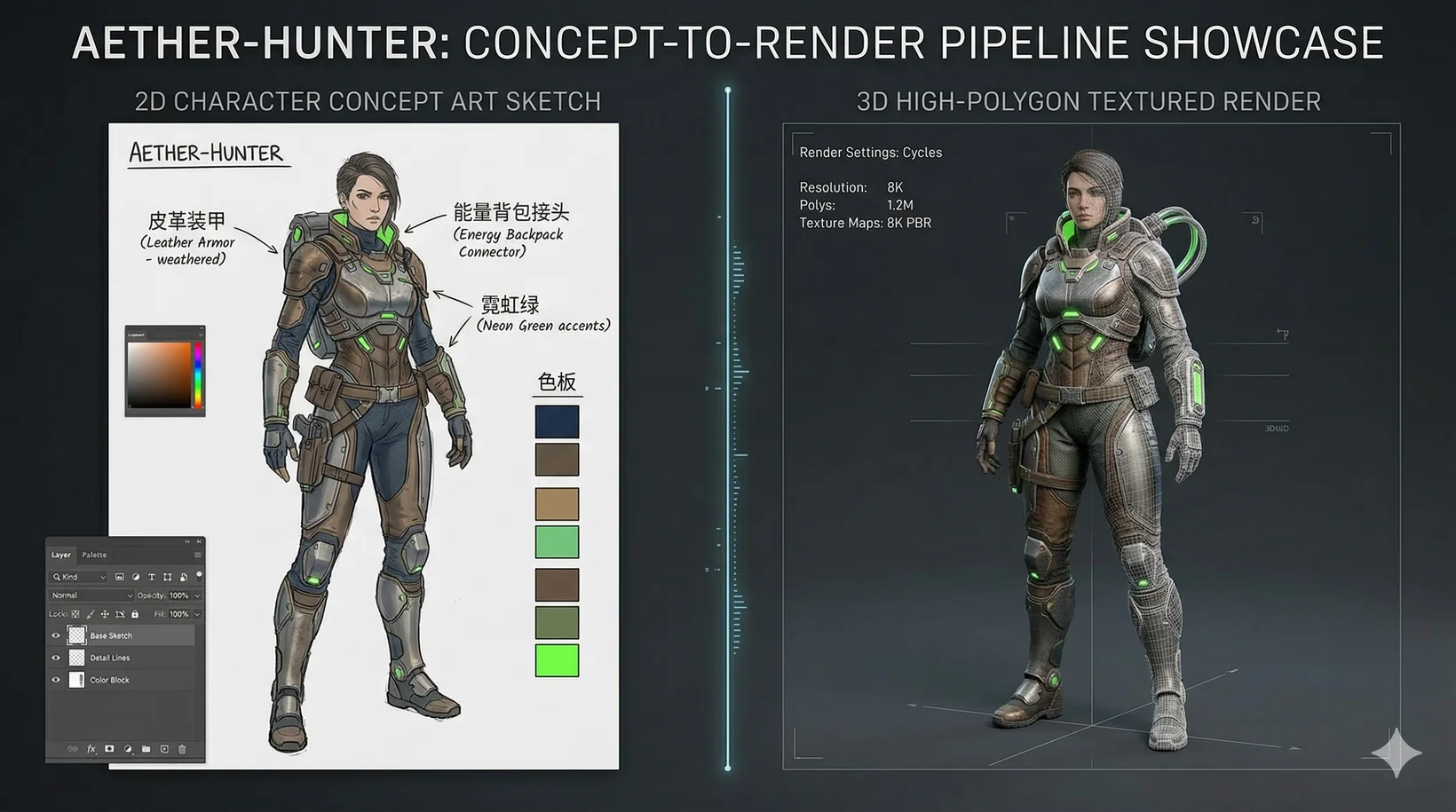This screenshot has width=1456, height=812.
Task: Add a layer mask from panel bottom
Action: [x=108, y=749]
